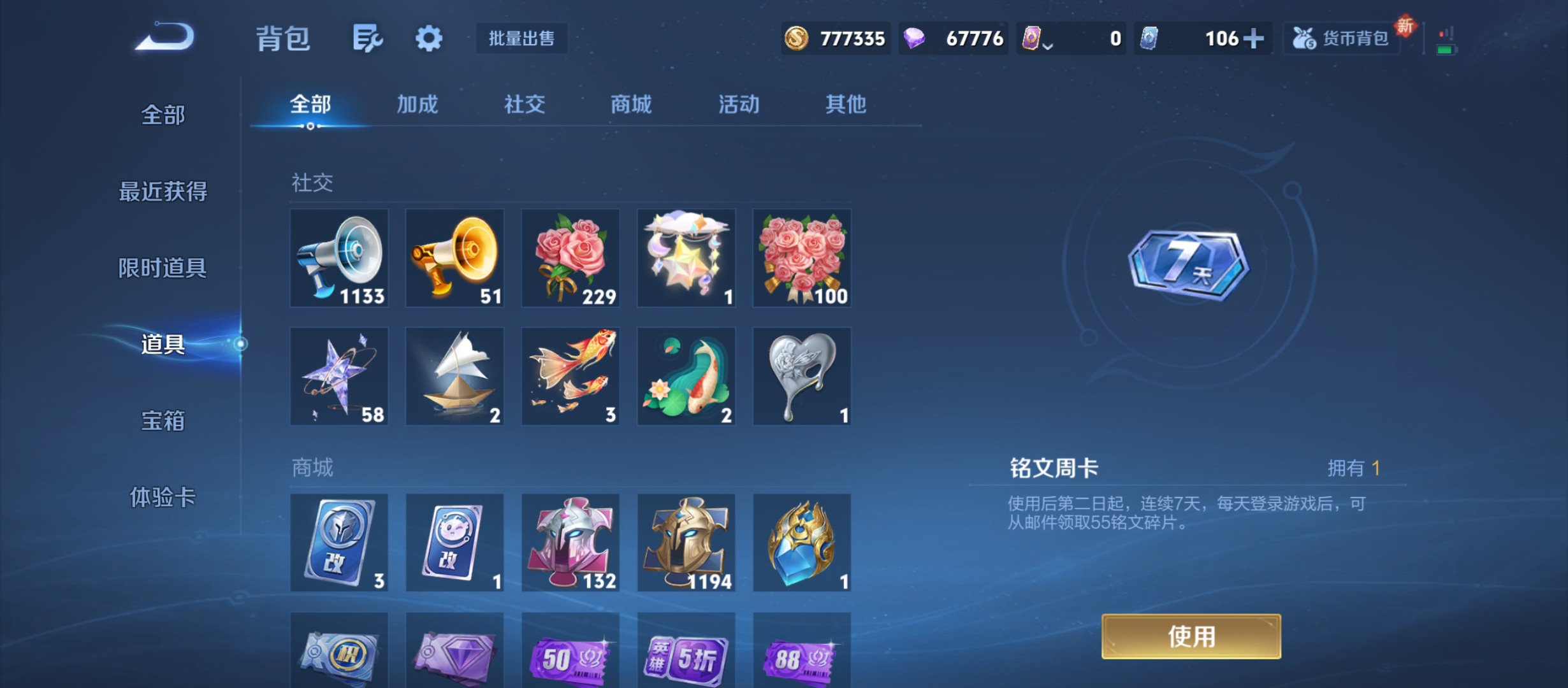The height and width of the screenshot is (688, 1568).
Task: Select the pink rose bouquet with 229 count
Action: [x=570, y=258]
